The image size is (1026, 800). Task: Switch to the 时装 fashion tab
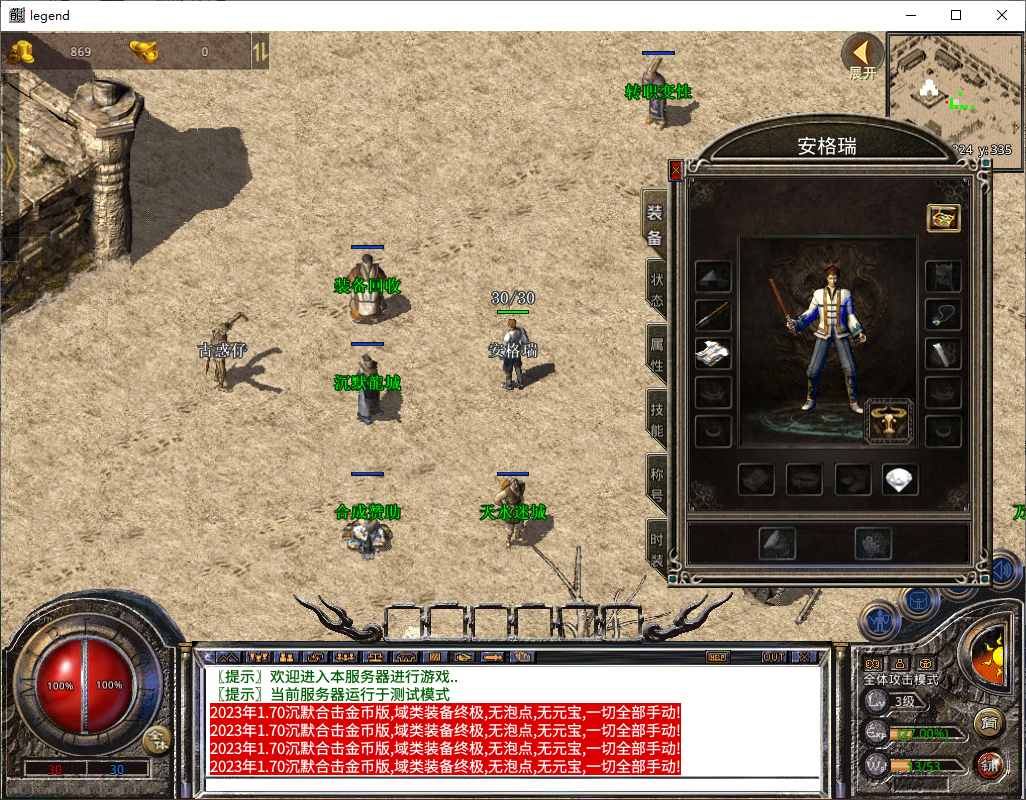[x=656, y=547]
